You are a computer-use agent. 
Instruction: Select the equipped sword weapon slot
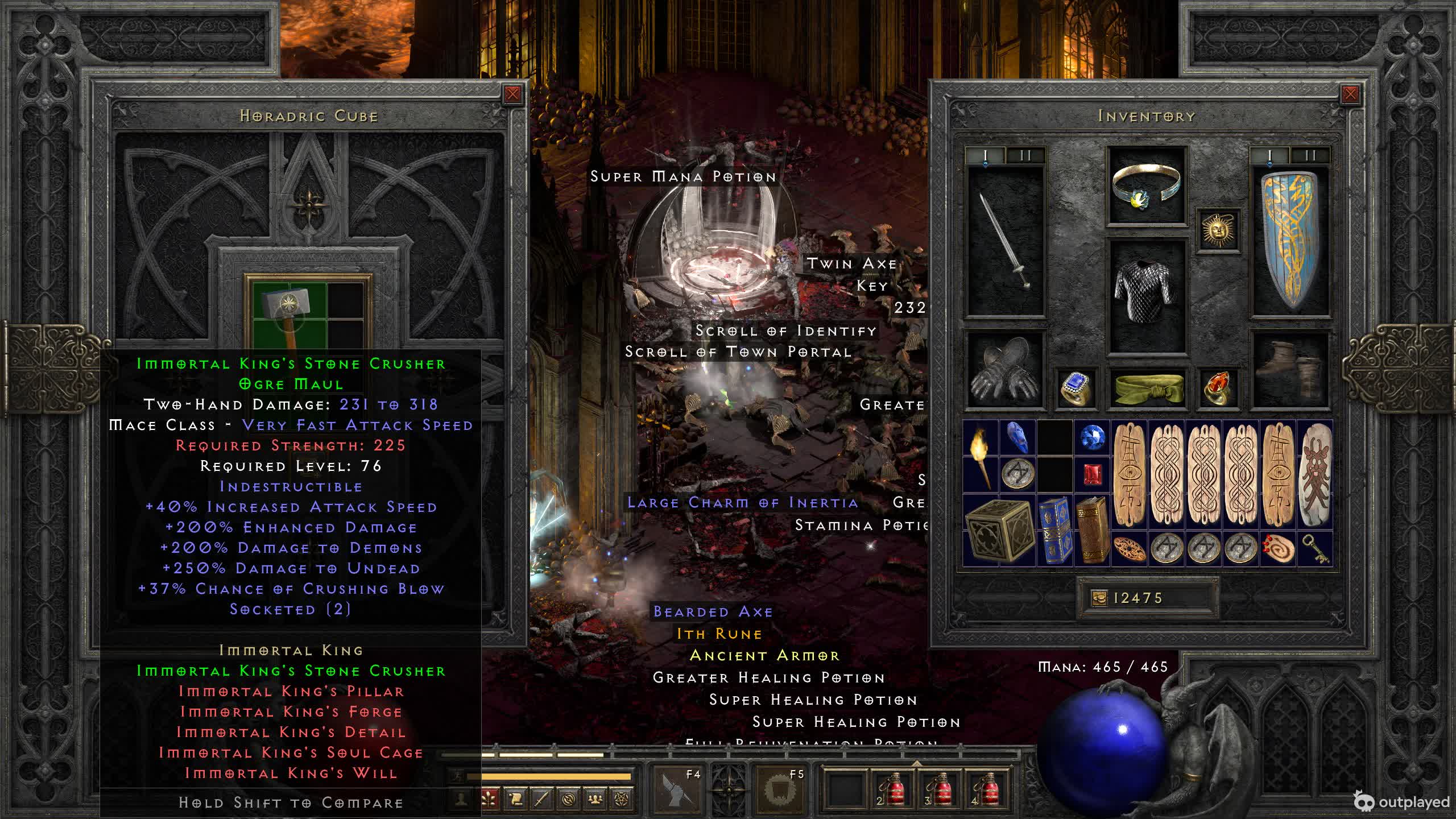[x=1006, y=241]
